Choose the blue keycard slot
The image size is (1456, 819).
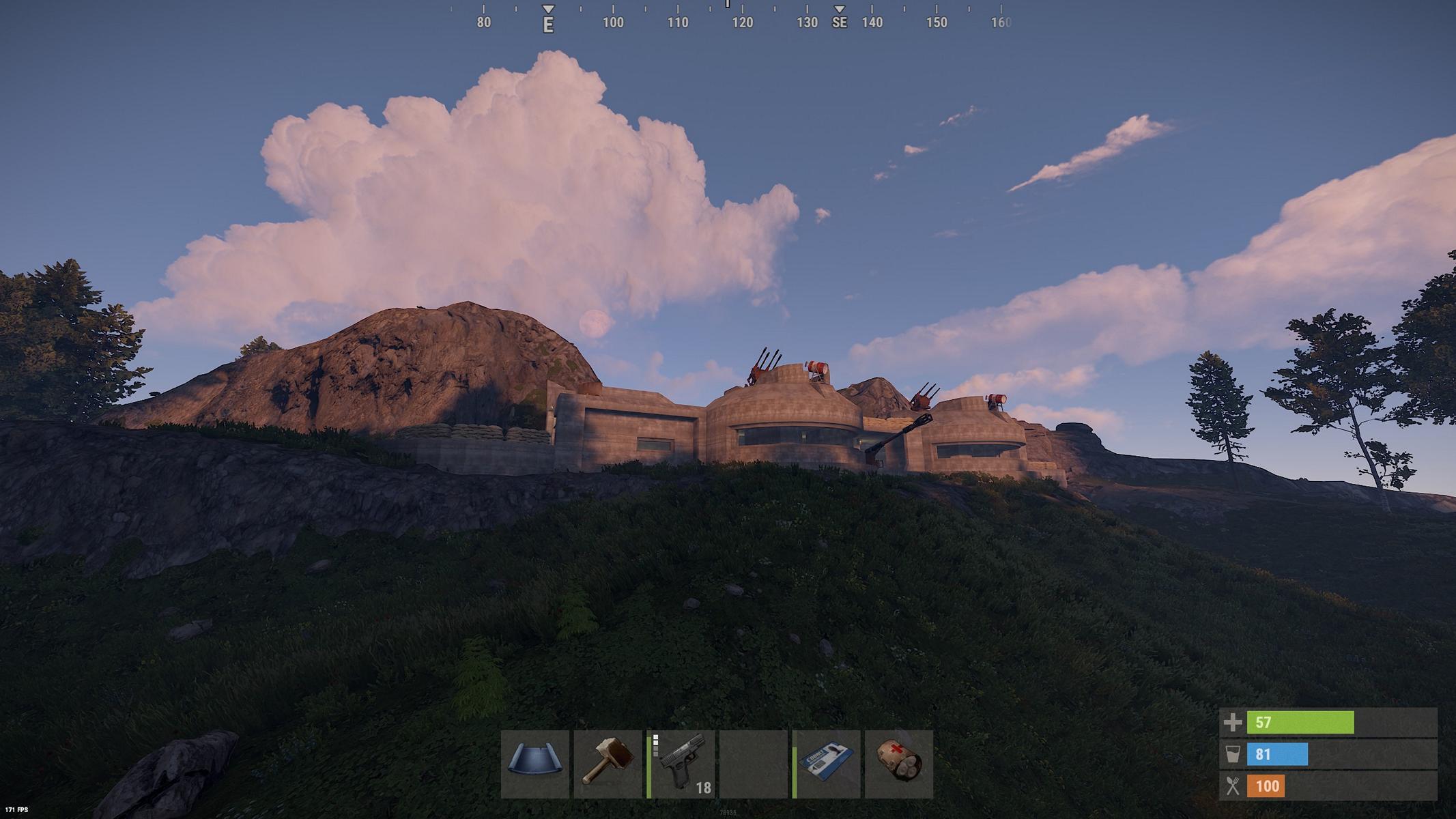827,764
